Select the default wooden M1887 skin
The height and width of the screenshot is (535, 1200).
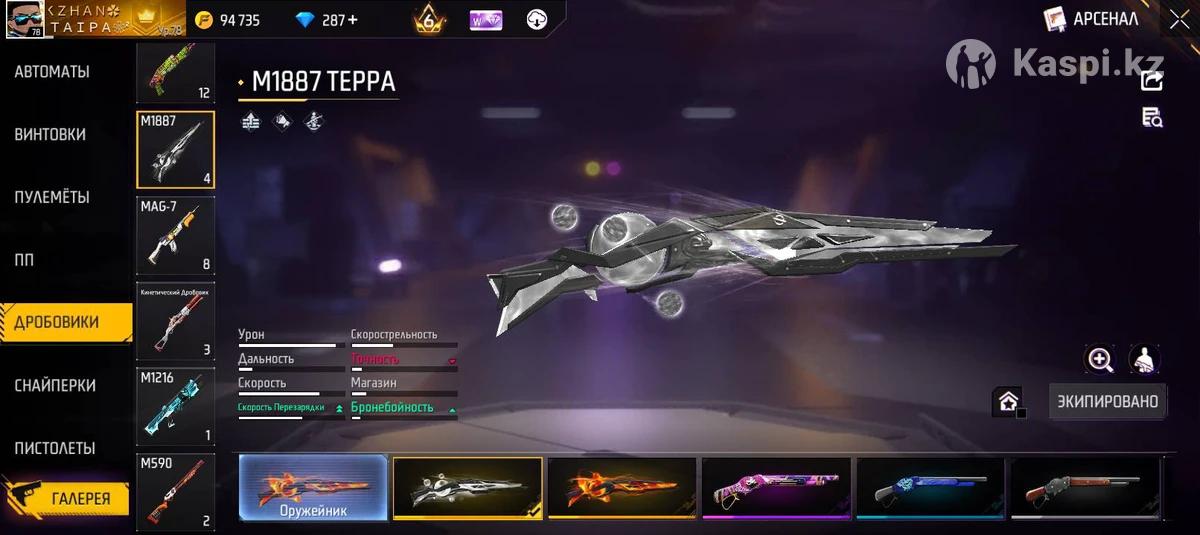[1085, 488]
